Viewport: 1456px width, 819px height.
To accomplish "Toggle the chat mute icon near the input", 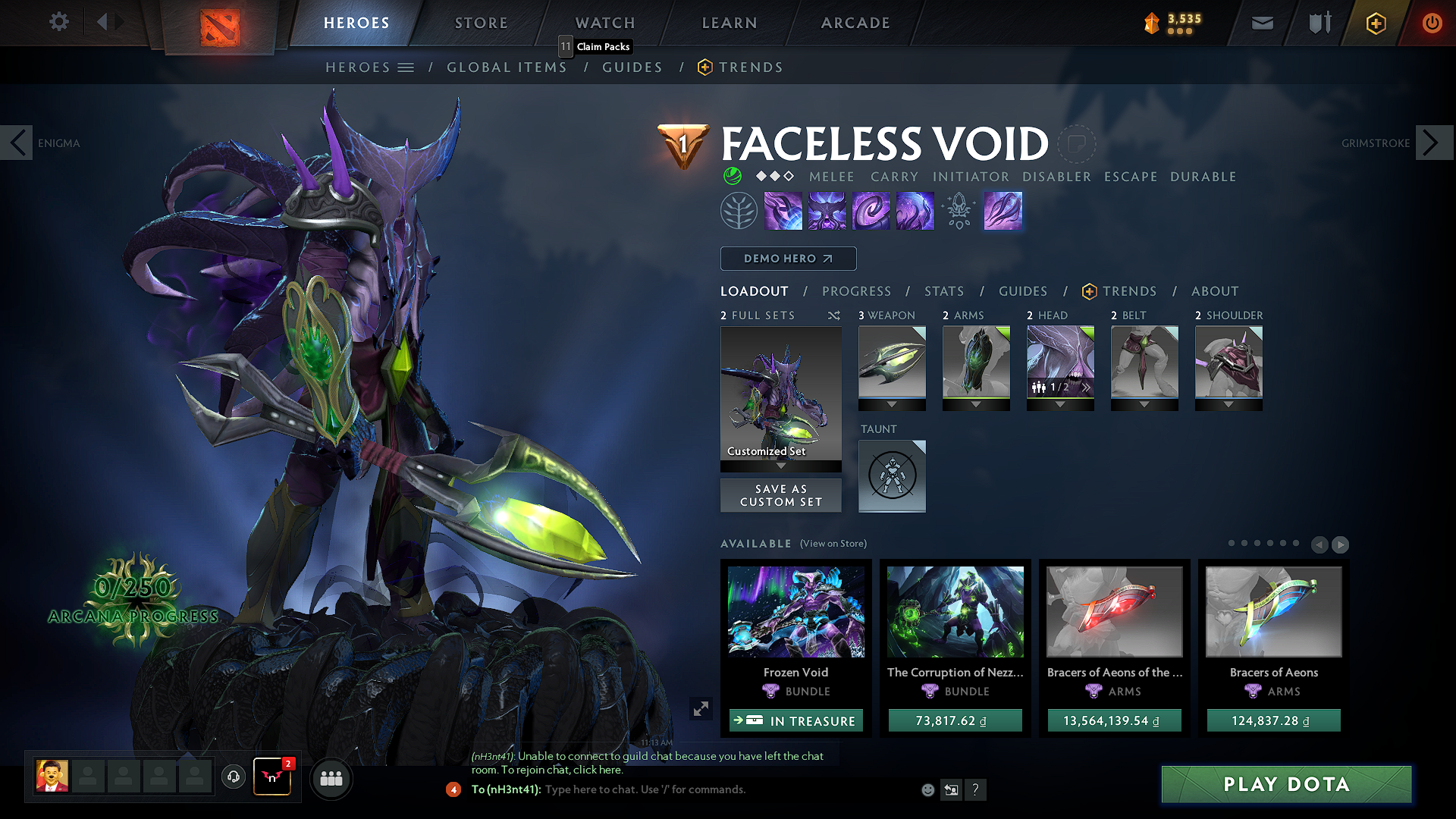I will click(x=951, y=789).
